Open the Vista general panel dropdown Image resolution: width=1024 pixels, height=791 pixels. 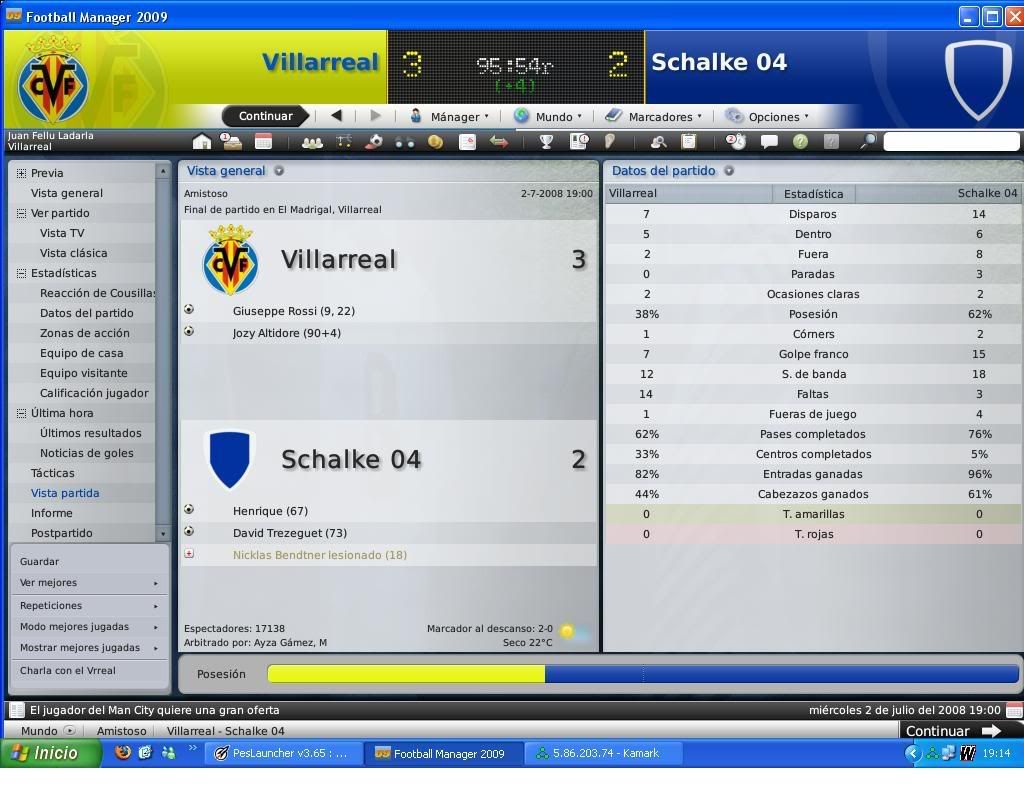click(279, 171)
